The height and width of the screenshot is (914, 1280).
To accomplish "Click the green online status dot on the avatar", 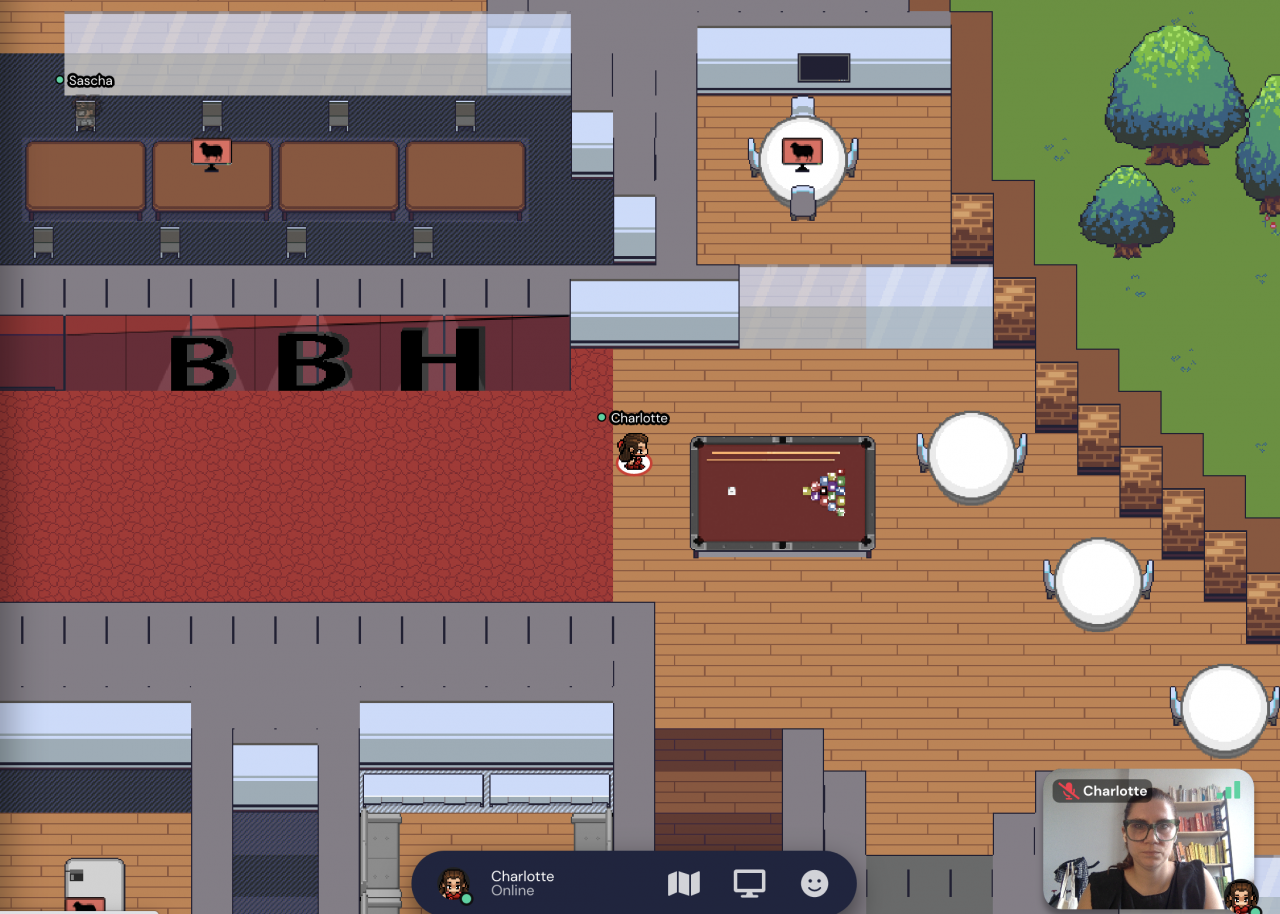I will click(465, 899).
